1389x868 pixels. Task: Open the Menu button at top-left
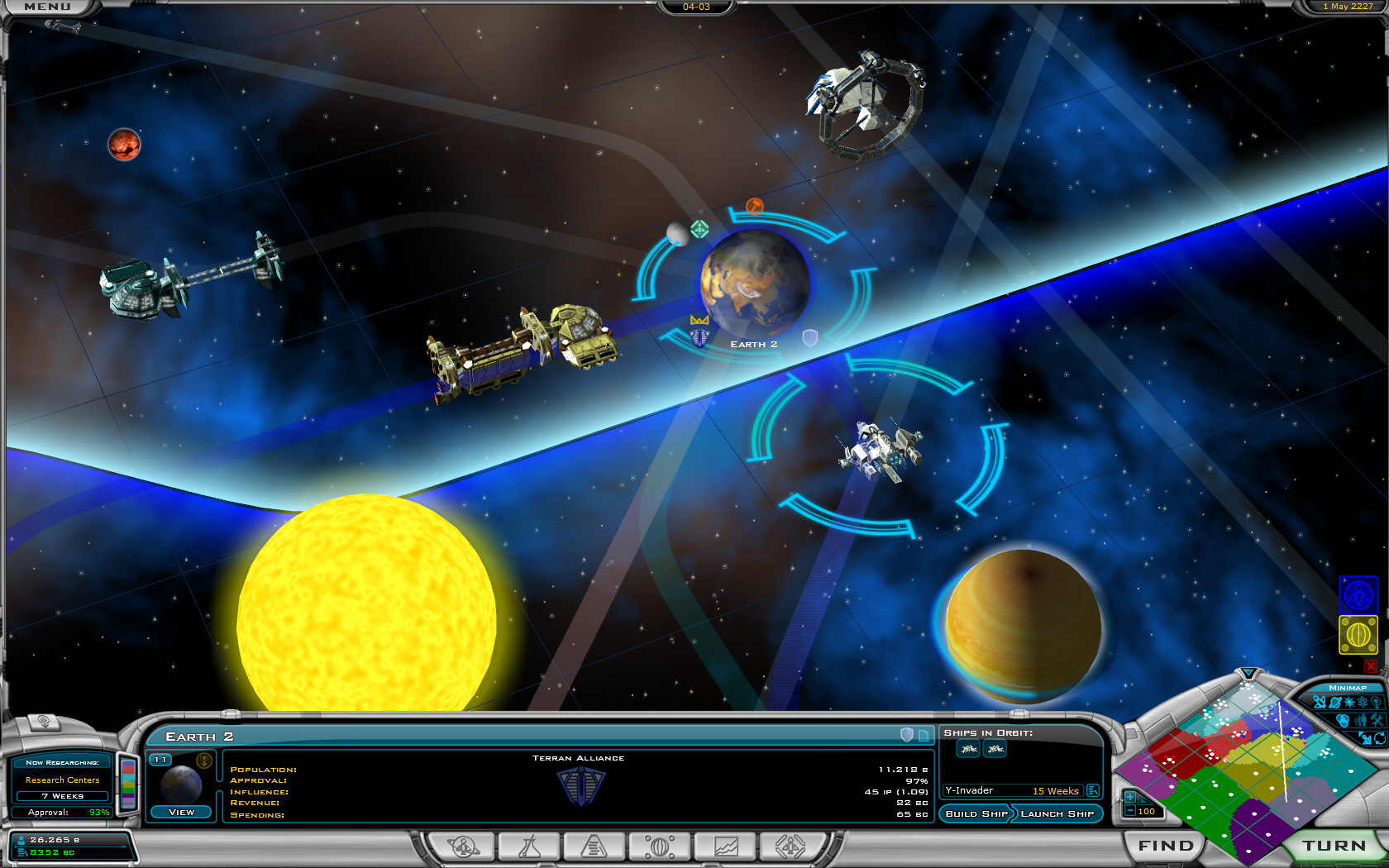click(x=47, y=7)
